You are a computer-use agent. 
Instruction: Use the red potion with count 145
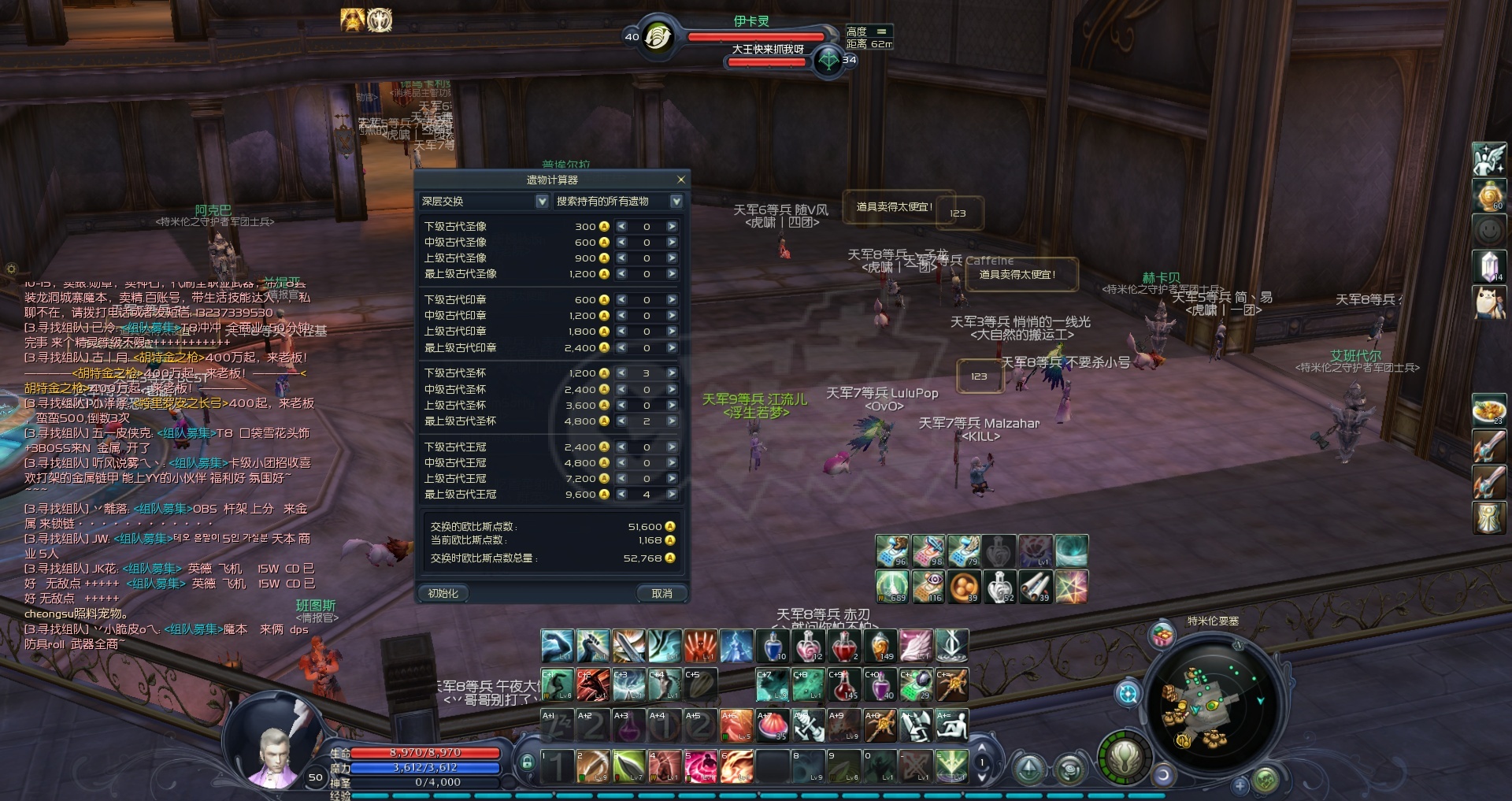(845, 685)
